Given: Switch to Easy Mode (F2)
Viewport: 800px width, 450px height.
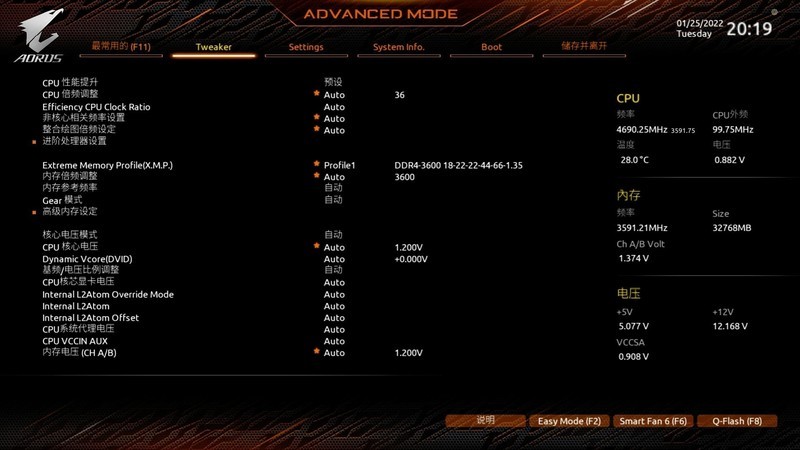Looking at the screenshot, I should [x=568, y=421].
